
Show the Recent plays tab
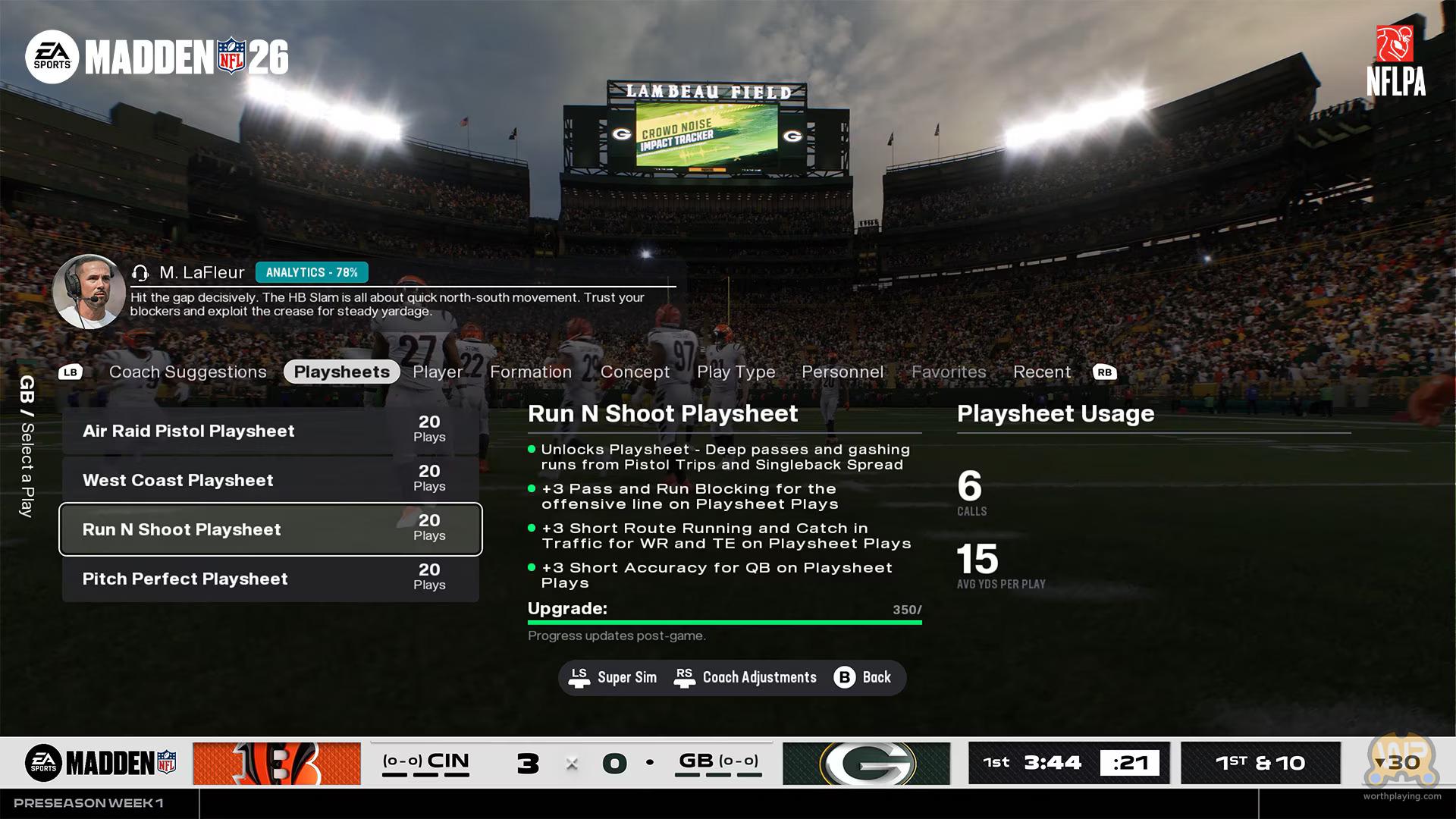pos(1041,372)
